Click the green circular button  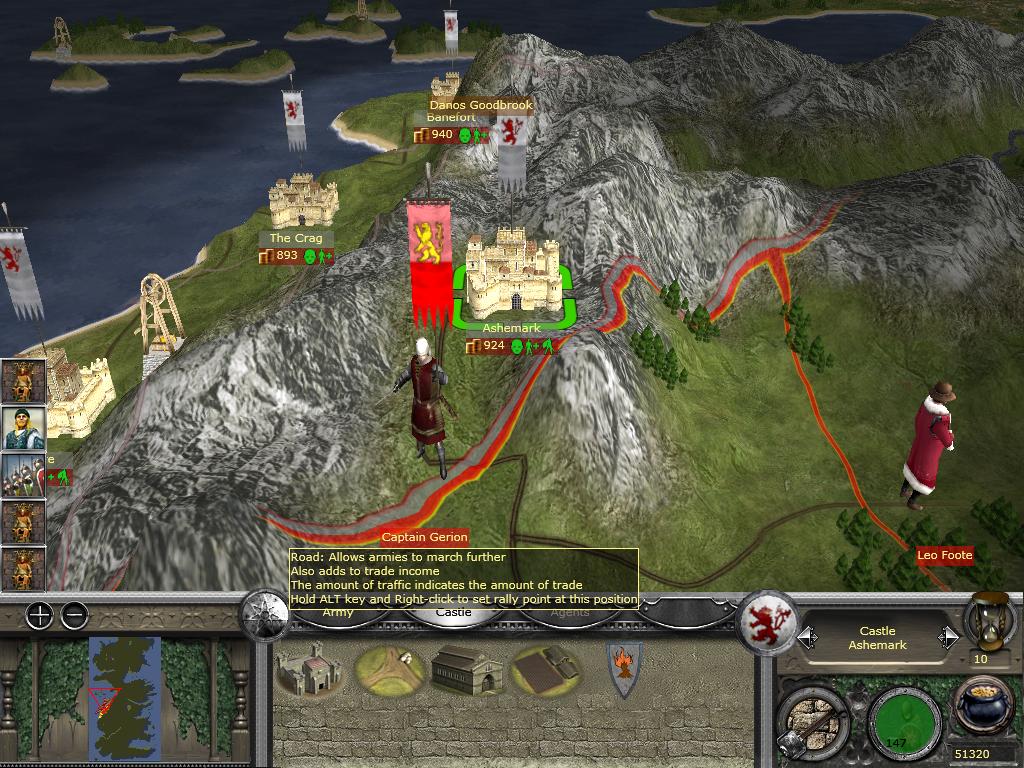[x=904, y=720]
